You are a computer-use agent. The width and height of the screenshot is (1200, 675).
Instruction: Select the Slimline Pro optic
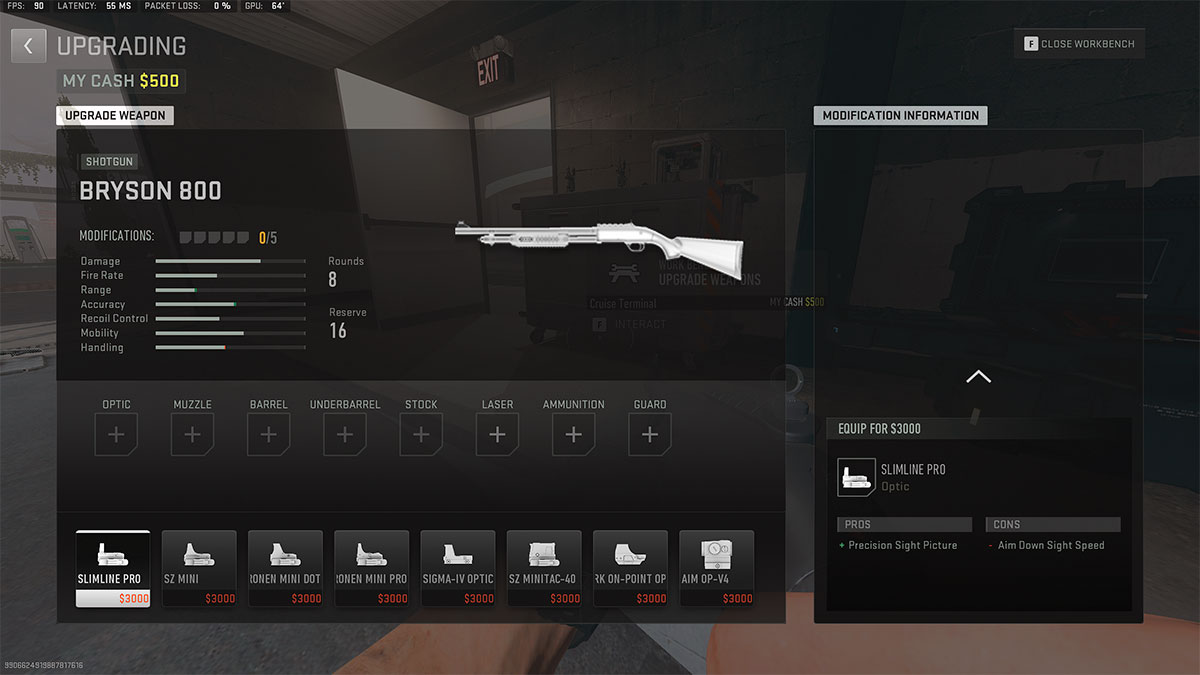pos(113,568)
